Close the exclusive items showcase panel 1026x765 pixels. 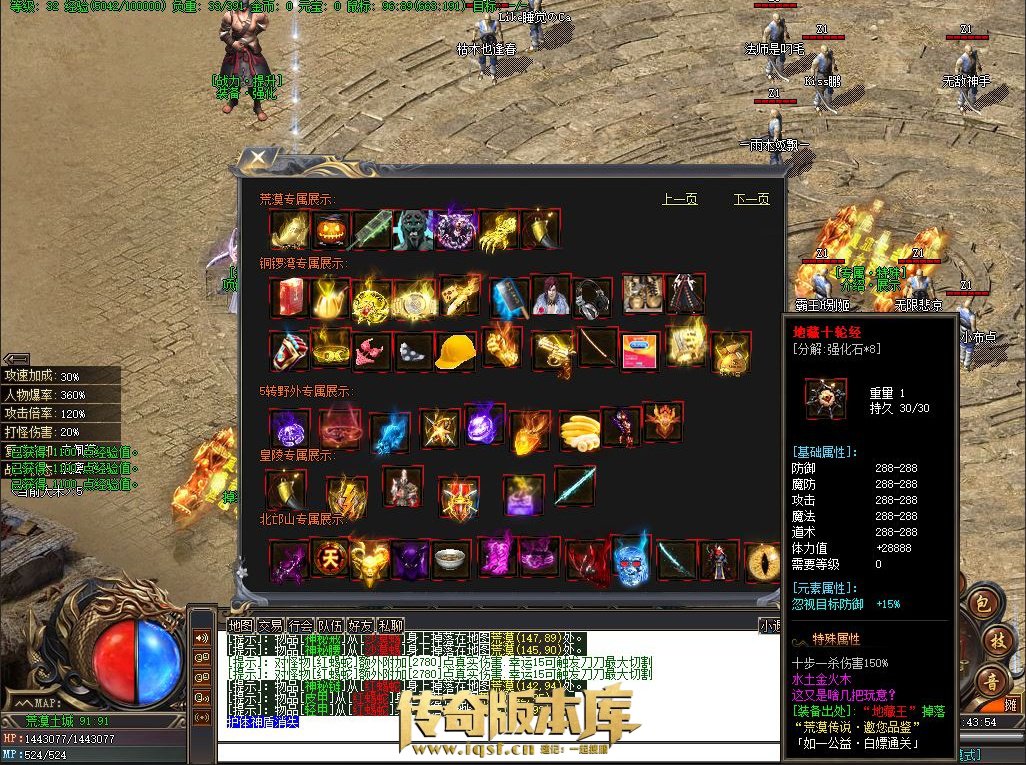click(x=257, y=159)
